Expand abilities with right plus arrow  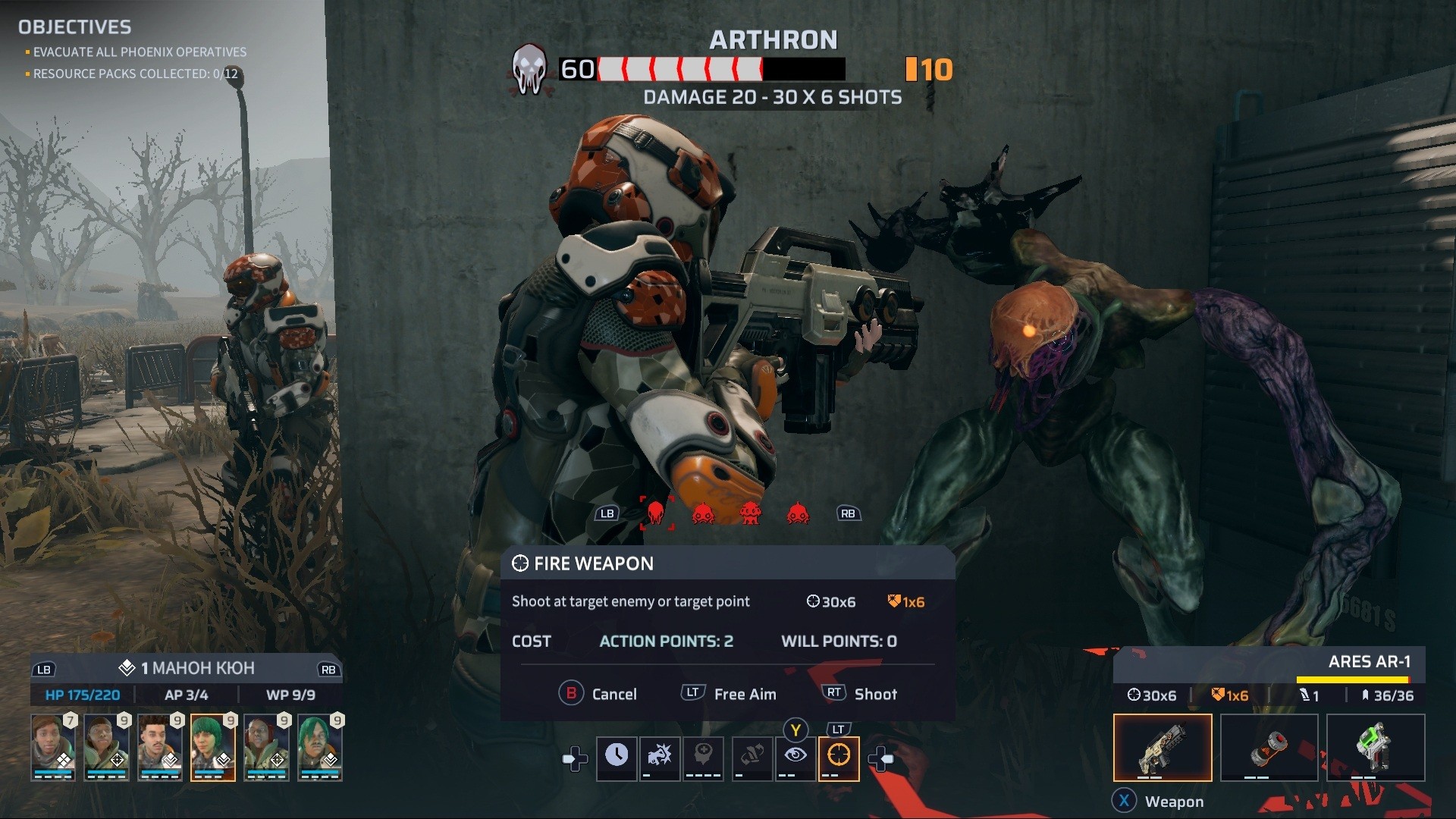click(x=881, y=758)
